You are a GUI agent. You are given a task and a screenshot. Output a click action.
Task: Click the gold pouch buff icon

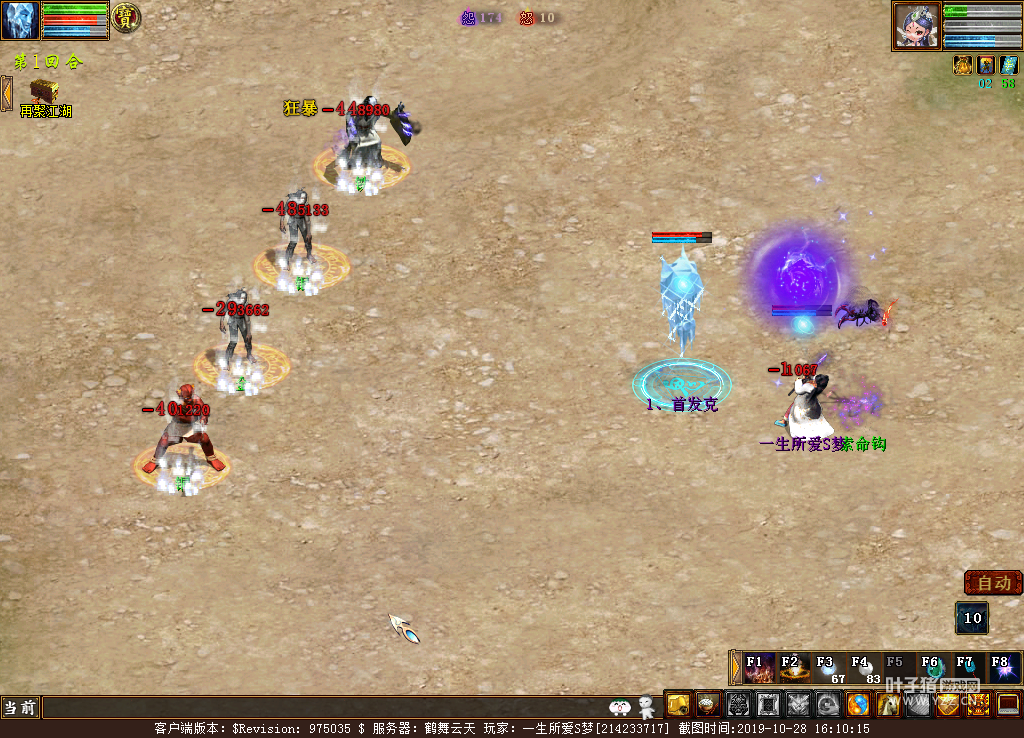(963, 65)
